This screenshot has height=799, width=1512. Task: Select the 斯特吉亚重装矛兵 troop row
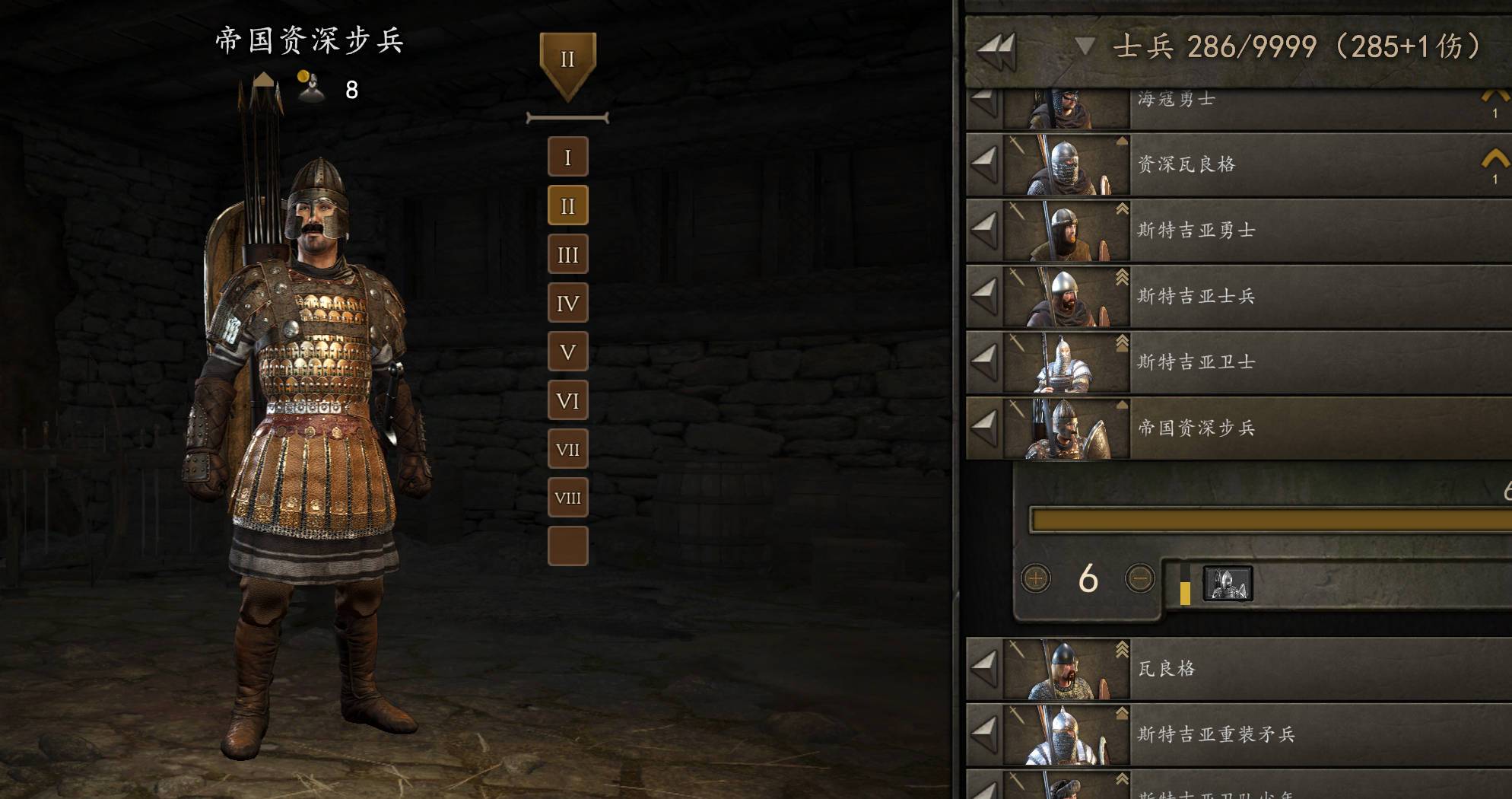1293,734
